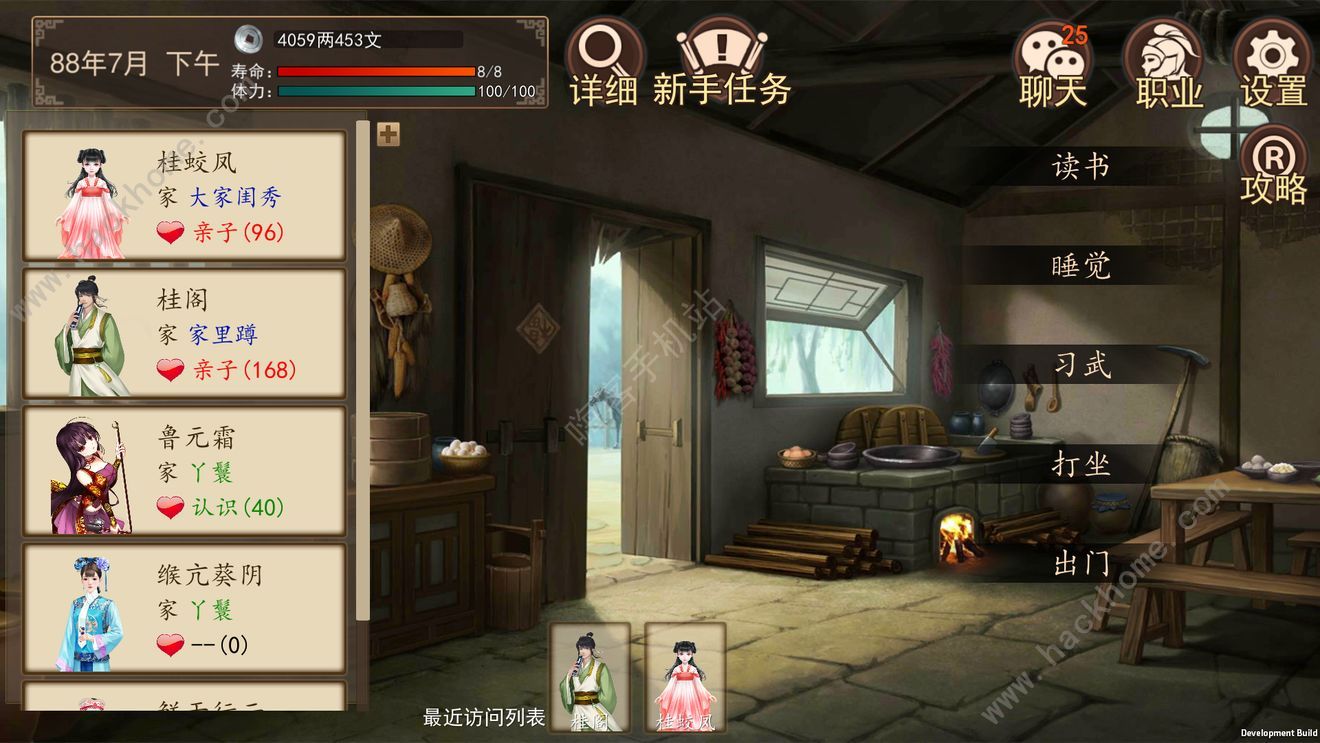This screenshot has height=743, width=1320.
Task: Select the 习武 martial arts training
Action: pos(1081,365)
